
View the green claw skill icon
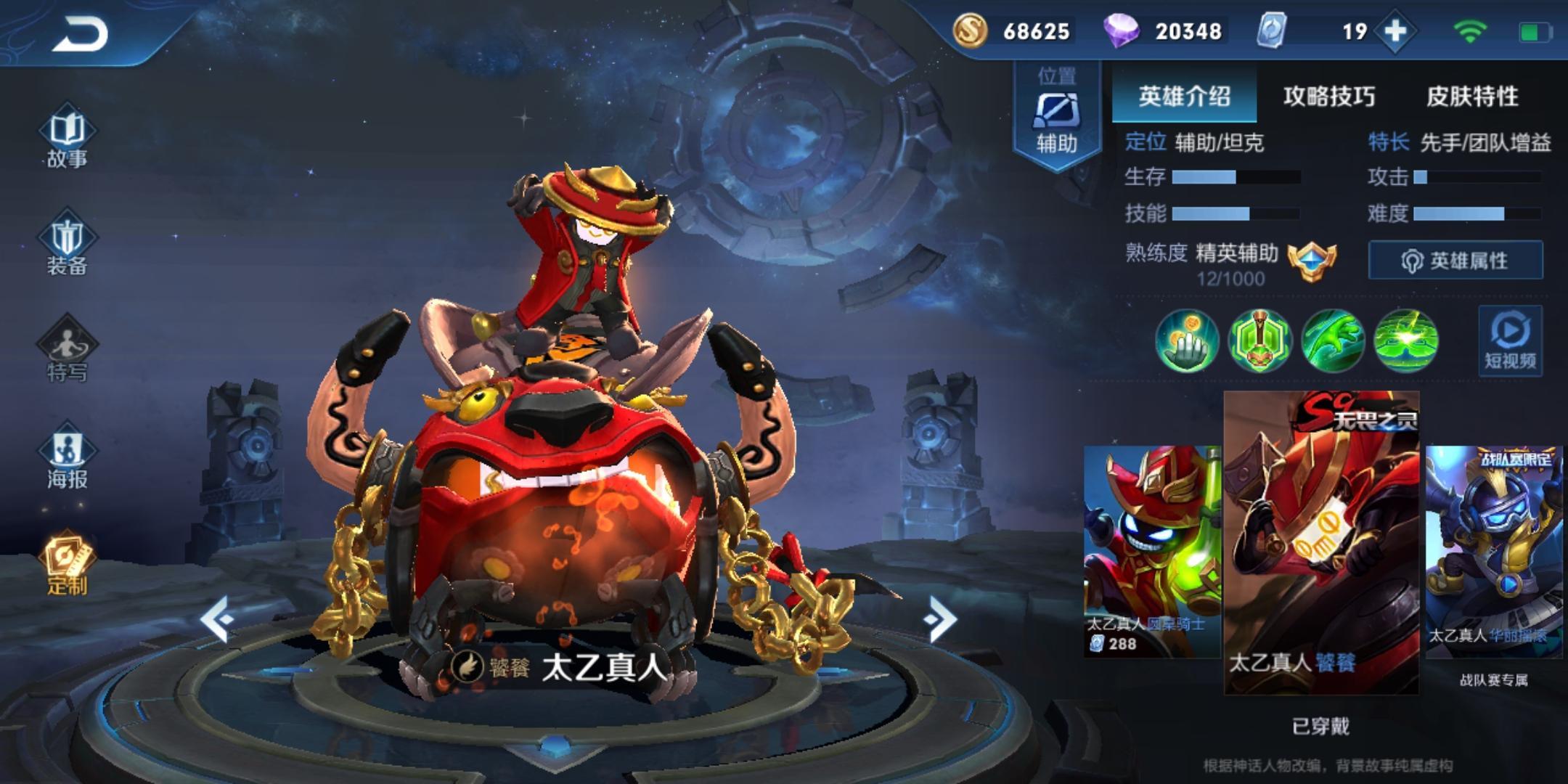click(1333, 340)
